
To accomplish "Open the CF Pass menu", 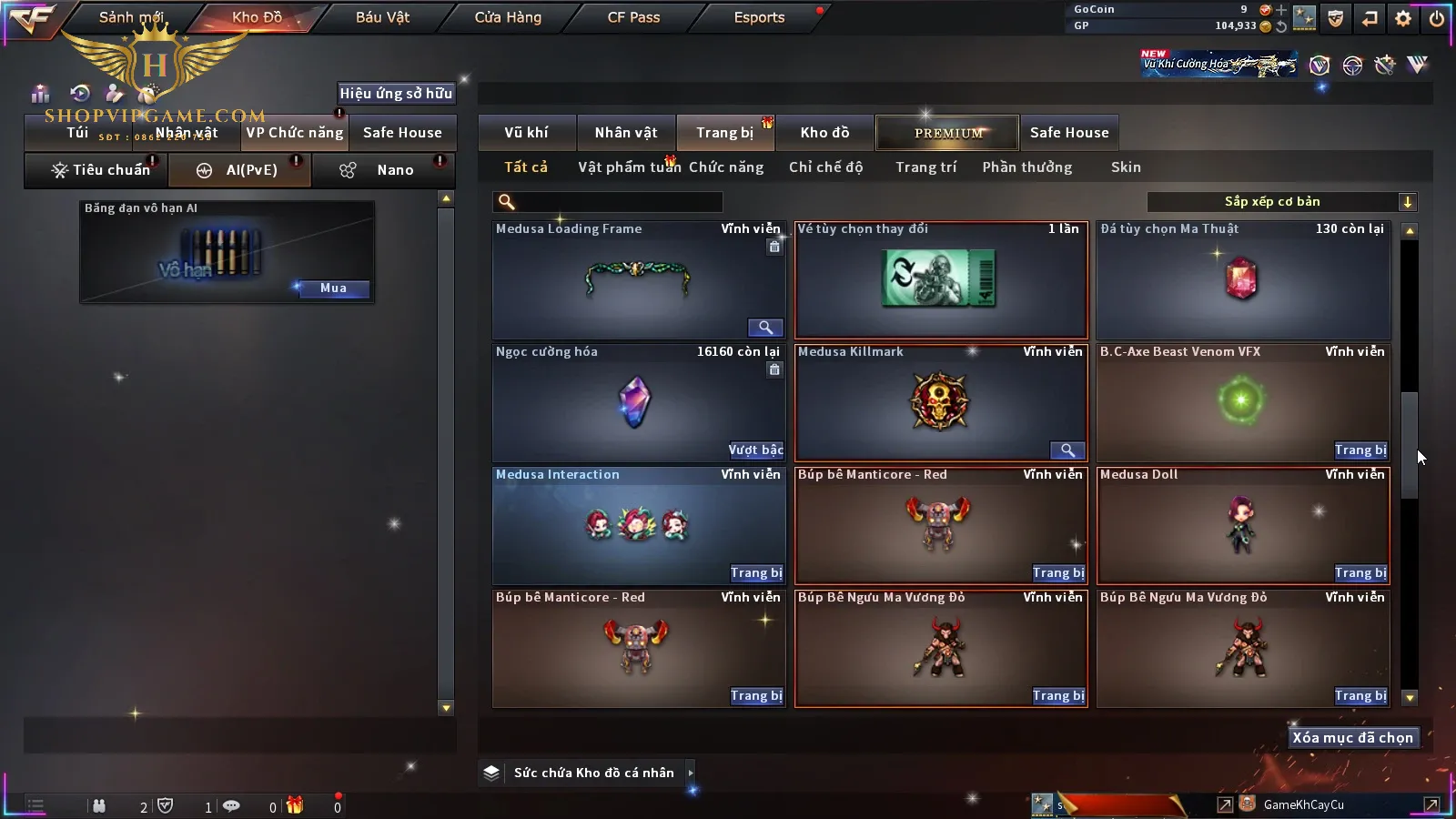I will 633,17.
